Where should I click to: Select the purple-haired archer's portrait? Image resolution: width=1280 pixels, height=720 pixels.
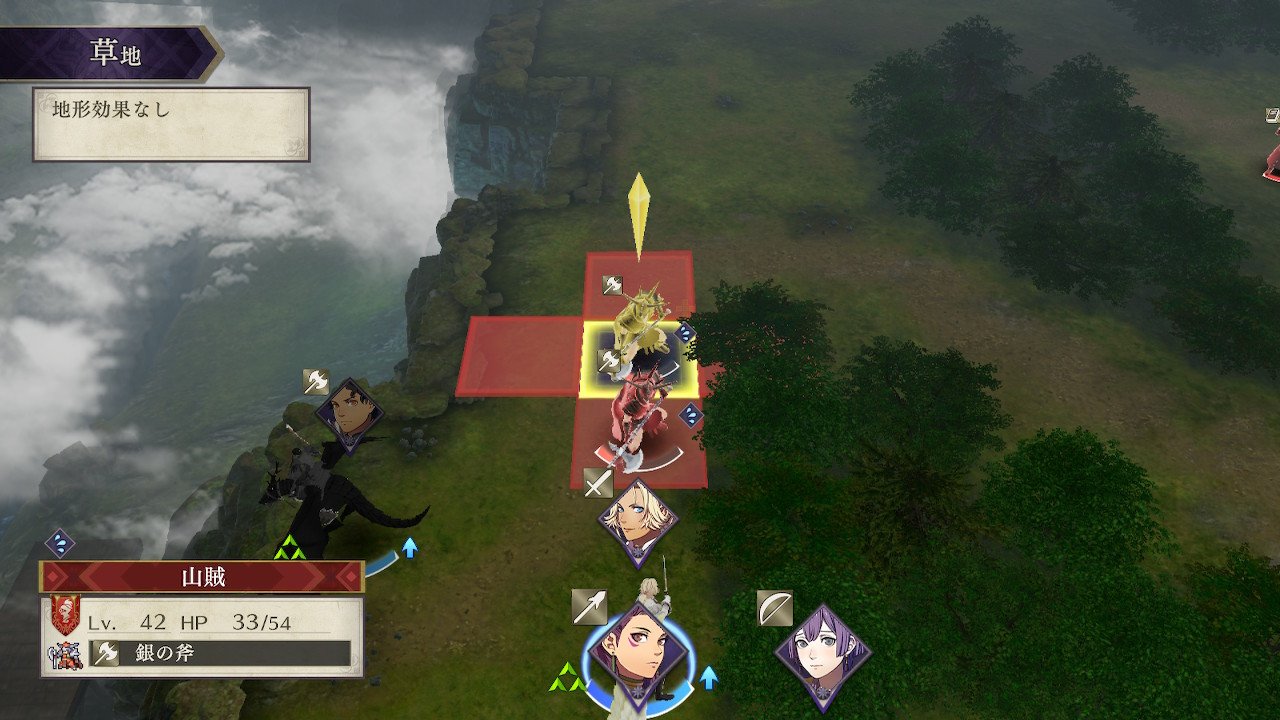point(822,656)
